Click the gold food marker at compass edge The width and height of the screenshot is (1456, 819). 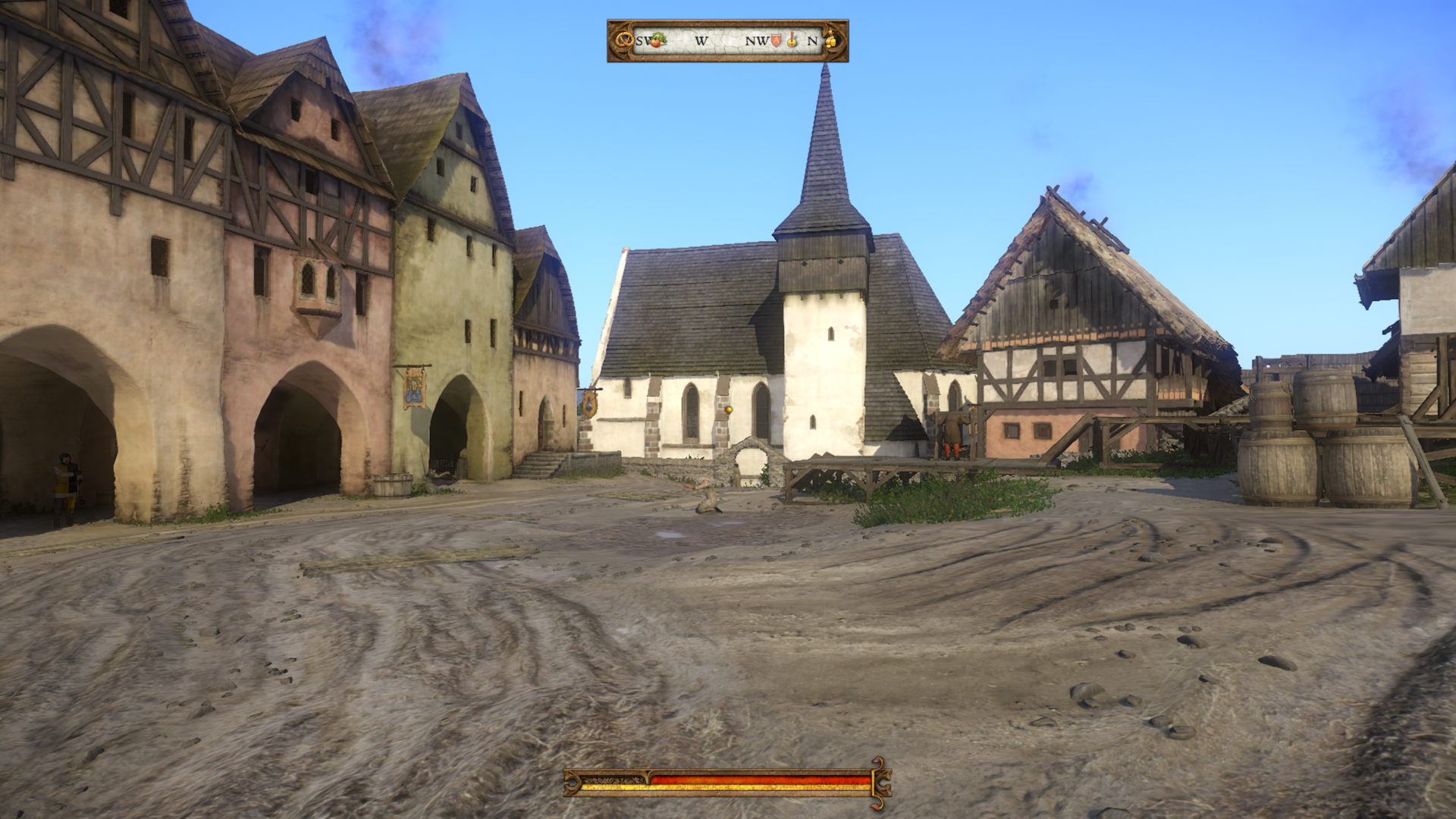[x=831, y=40]
